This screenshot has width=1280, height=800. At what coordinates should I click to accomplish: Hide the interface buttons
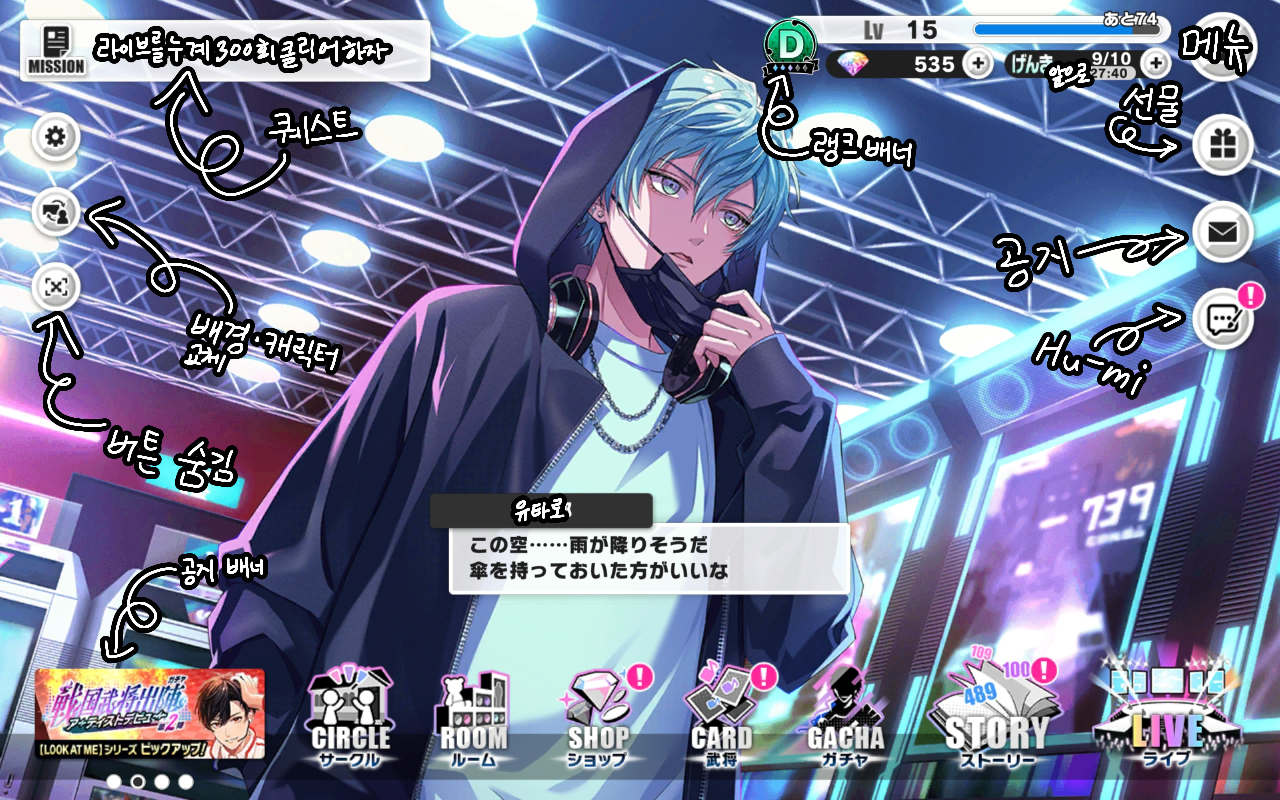point(56,287)
